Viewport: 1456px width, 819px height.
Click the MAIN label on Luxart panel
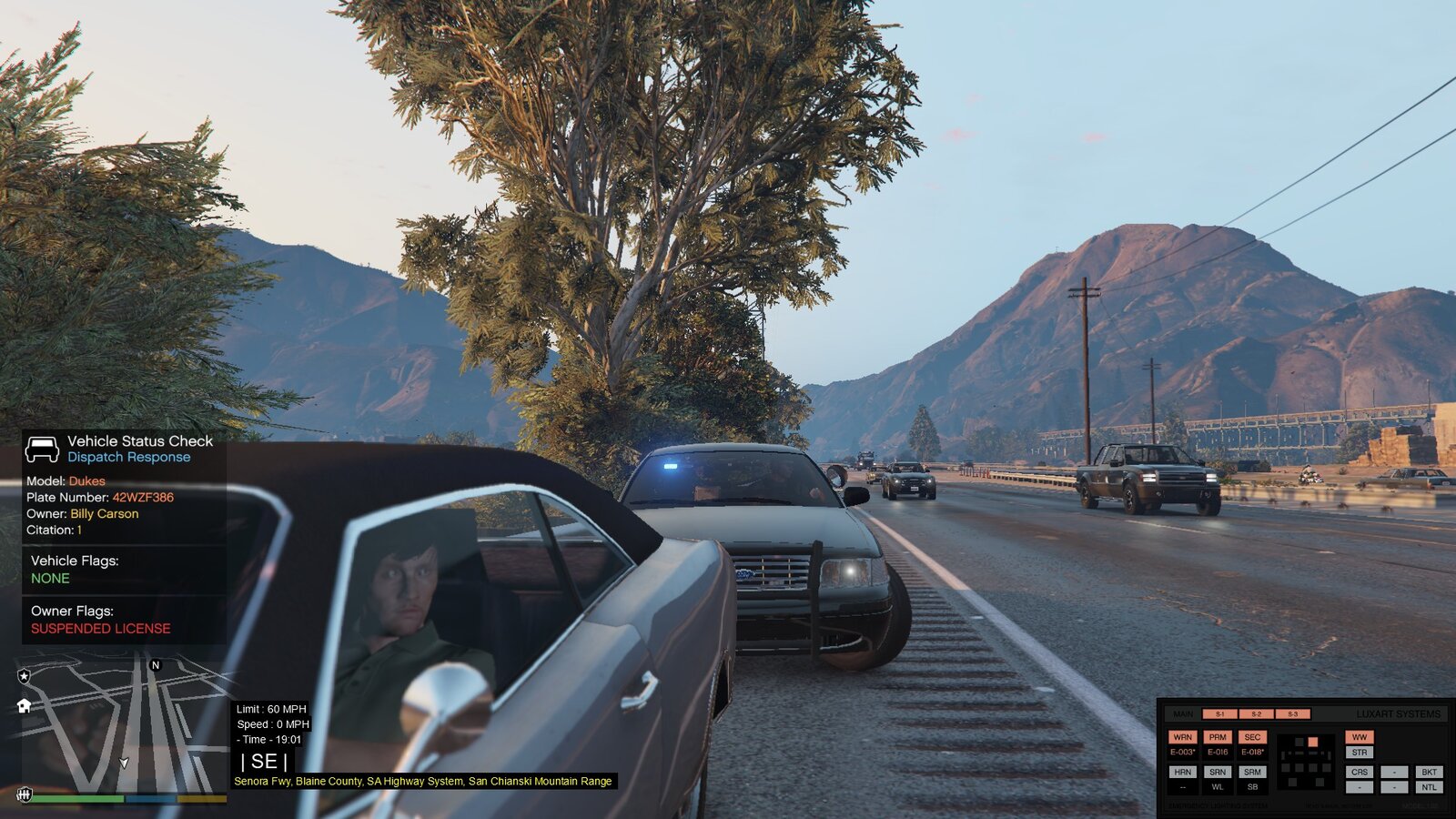point(1183,714)
